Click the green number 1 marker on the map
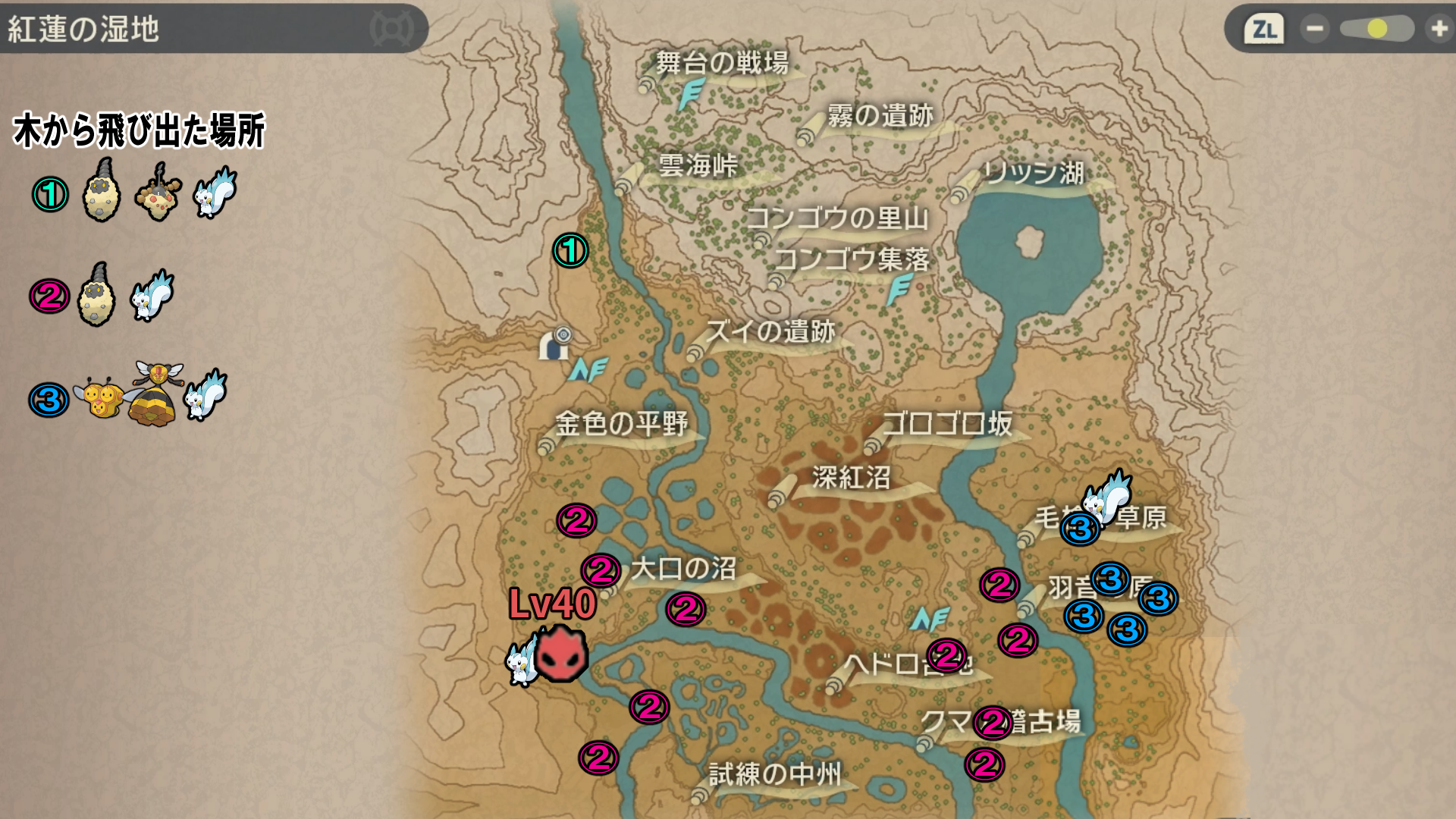1456x819 pixels. [x=570, y=250]
